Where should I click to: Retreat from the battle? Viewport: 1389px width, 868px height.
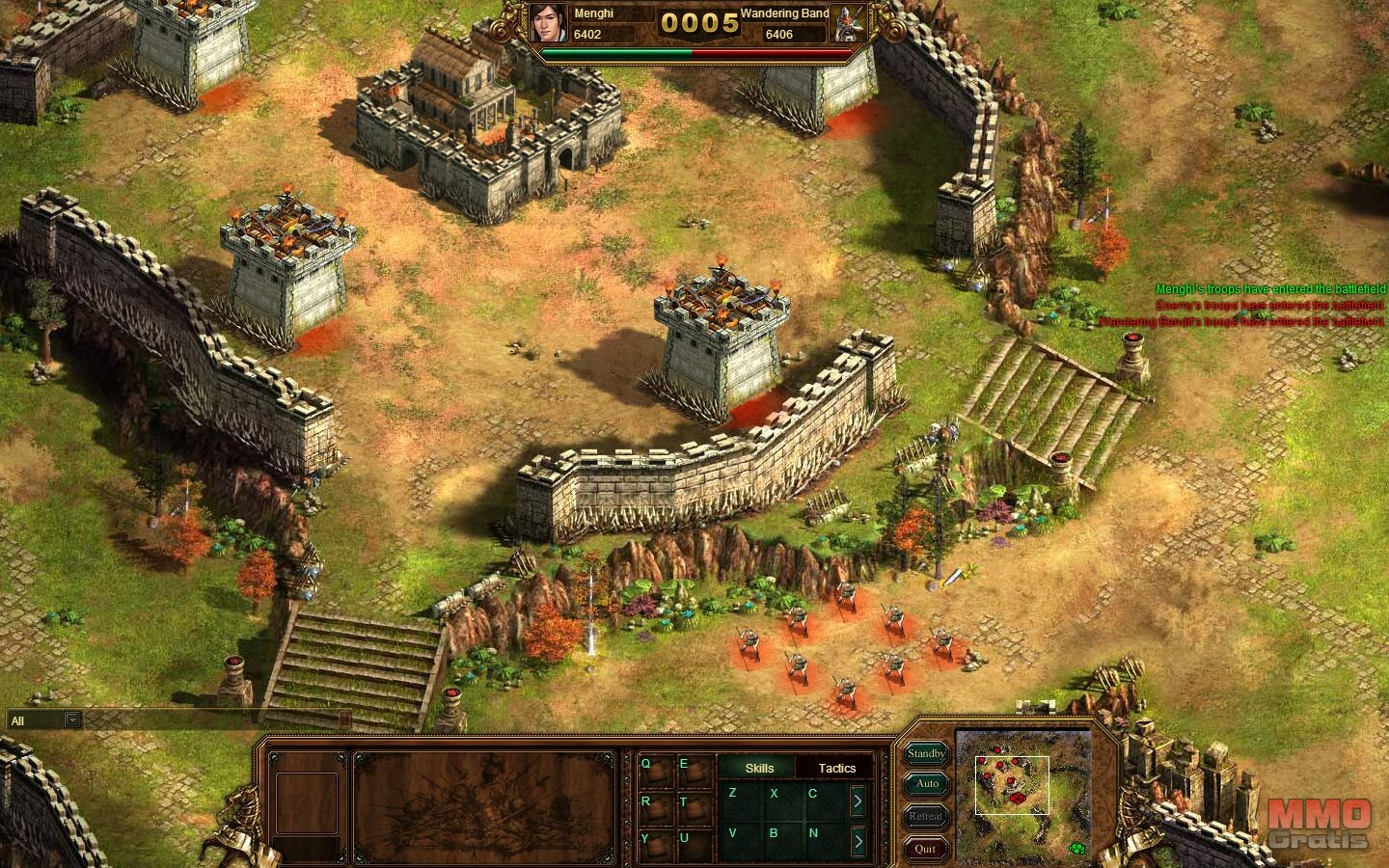(x=926, y=816)
